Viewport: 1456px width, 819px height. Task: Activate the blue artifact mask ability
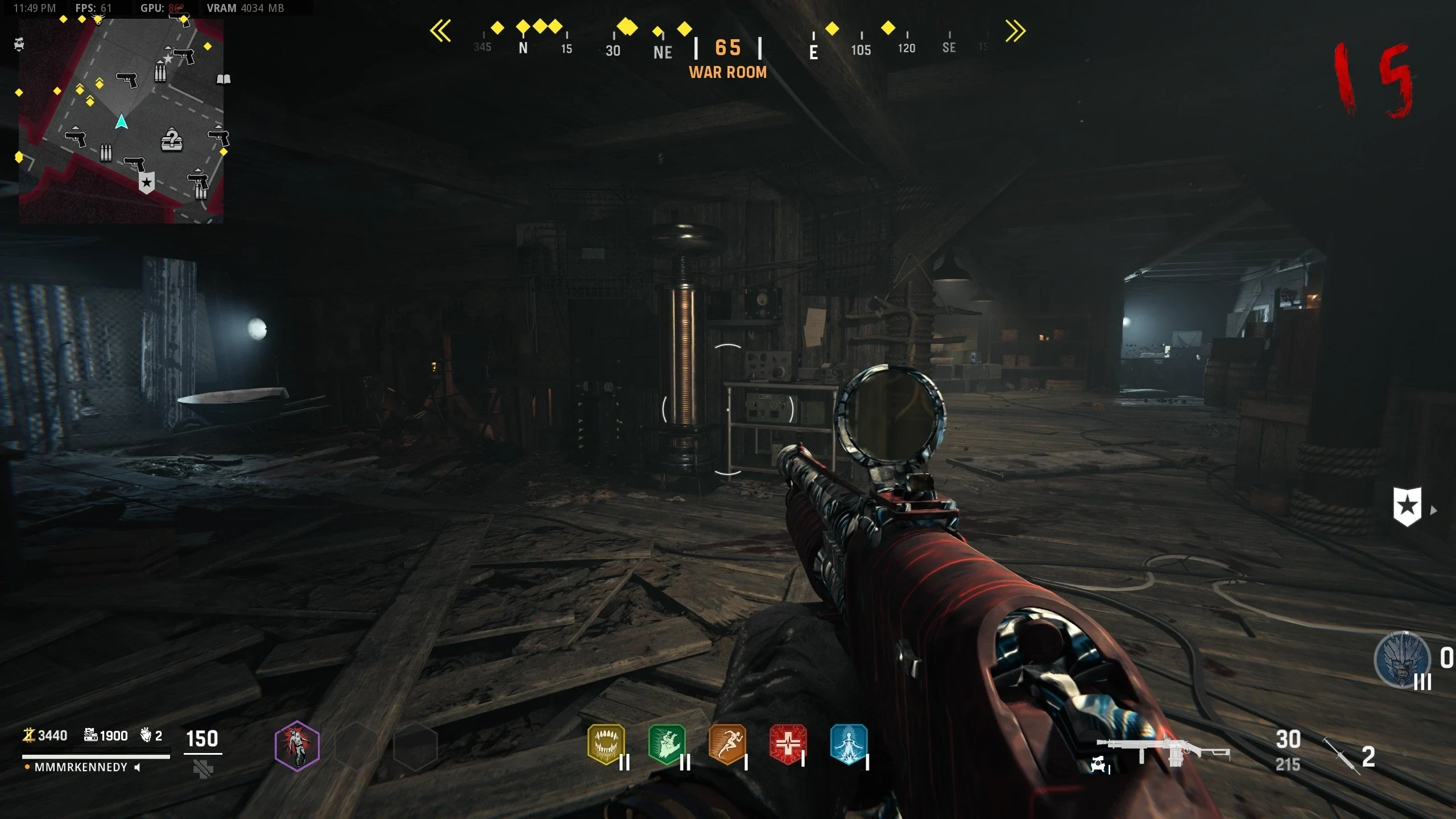tap(1402, 660)
